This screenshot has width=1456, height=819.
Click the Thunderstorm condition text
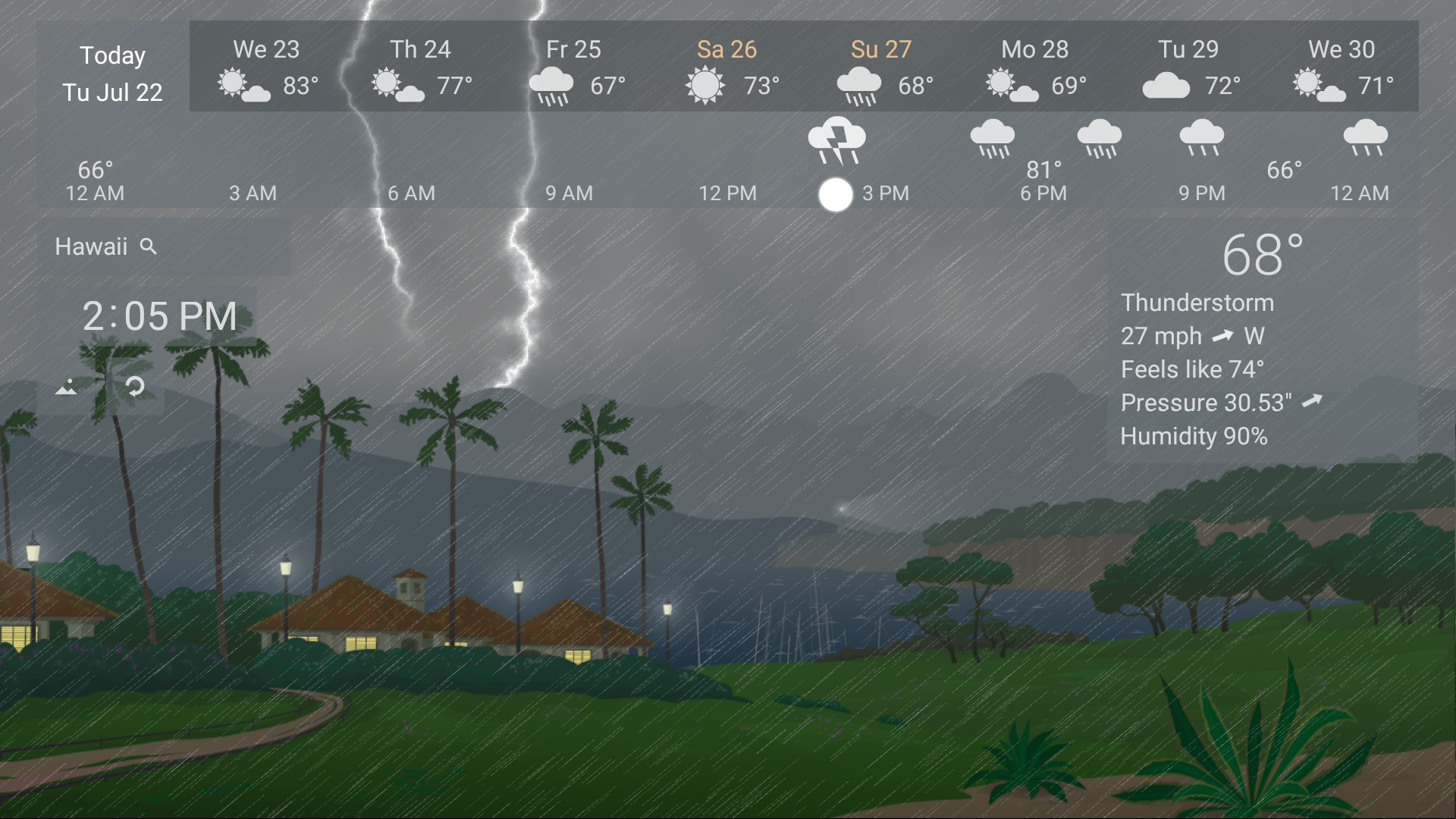[1197, 302]
